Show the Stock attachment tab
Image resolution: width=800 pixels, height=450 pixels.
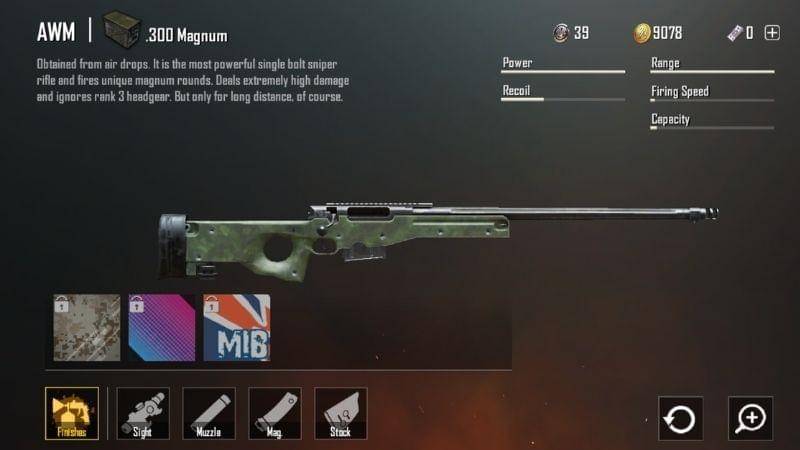click(x=341, y=413)
